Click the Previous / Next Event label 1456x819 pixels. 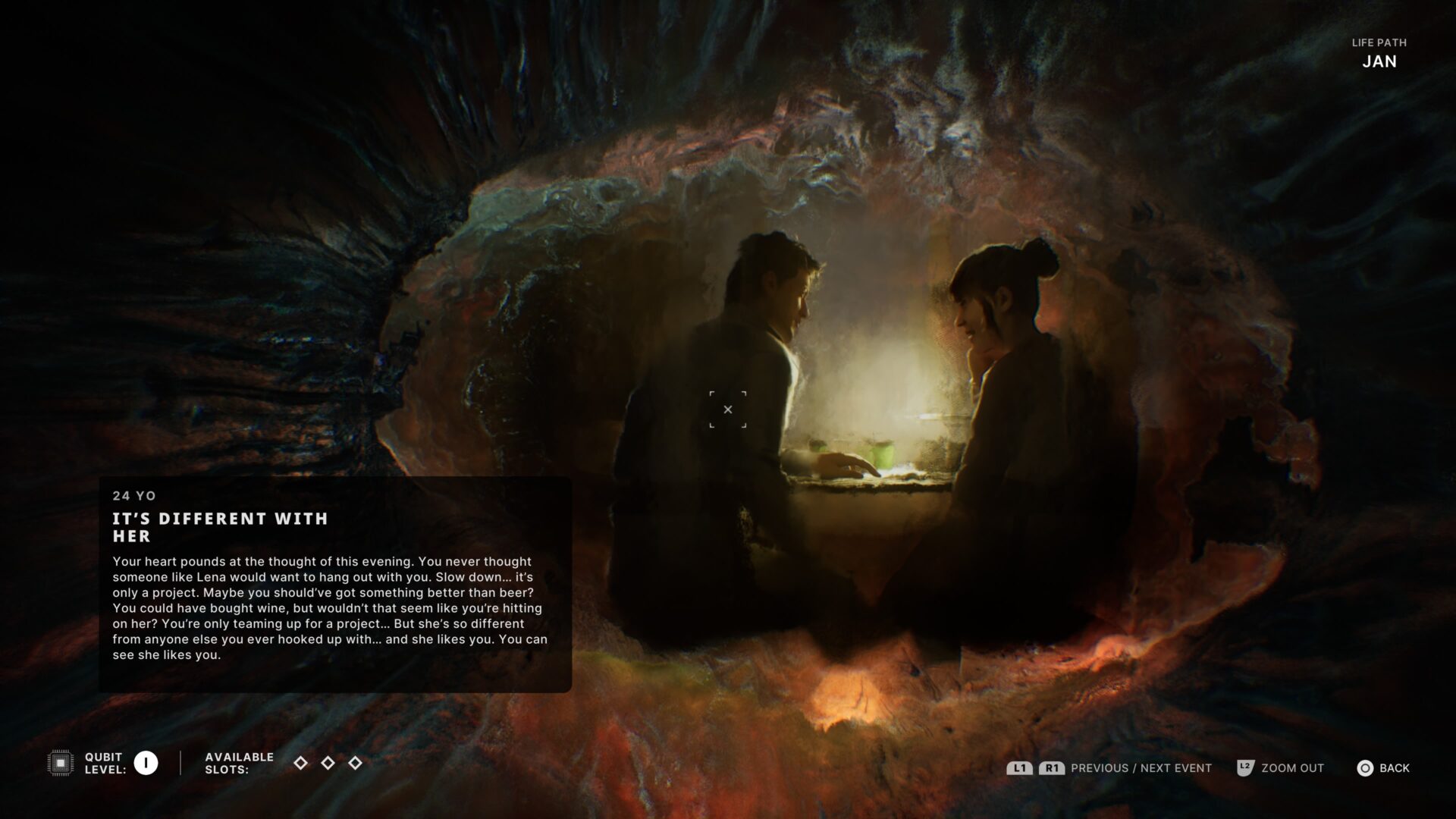pyautogui.click(x=1141, y=768)
